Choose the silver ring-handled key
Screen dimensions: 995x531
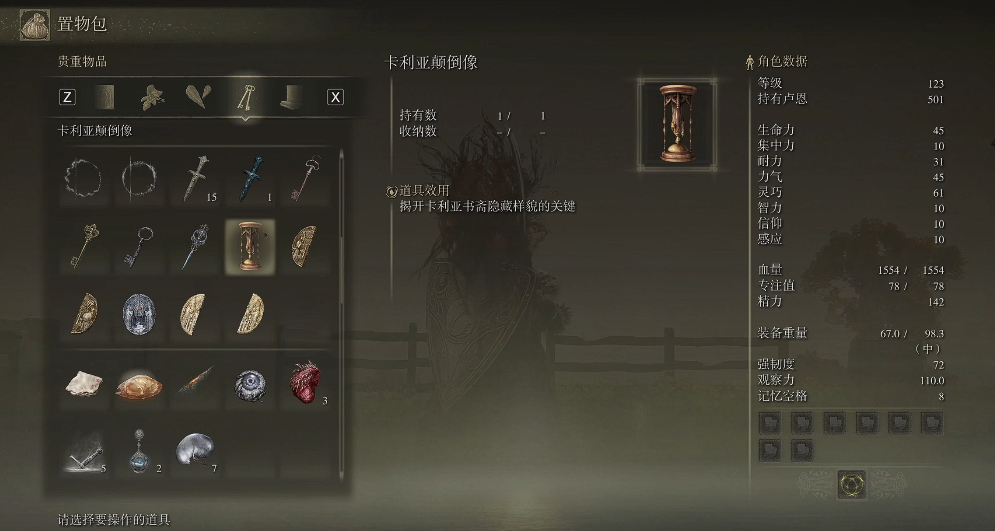click(138, 246)
